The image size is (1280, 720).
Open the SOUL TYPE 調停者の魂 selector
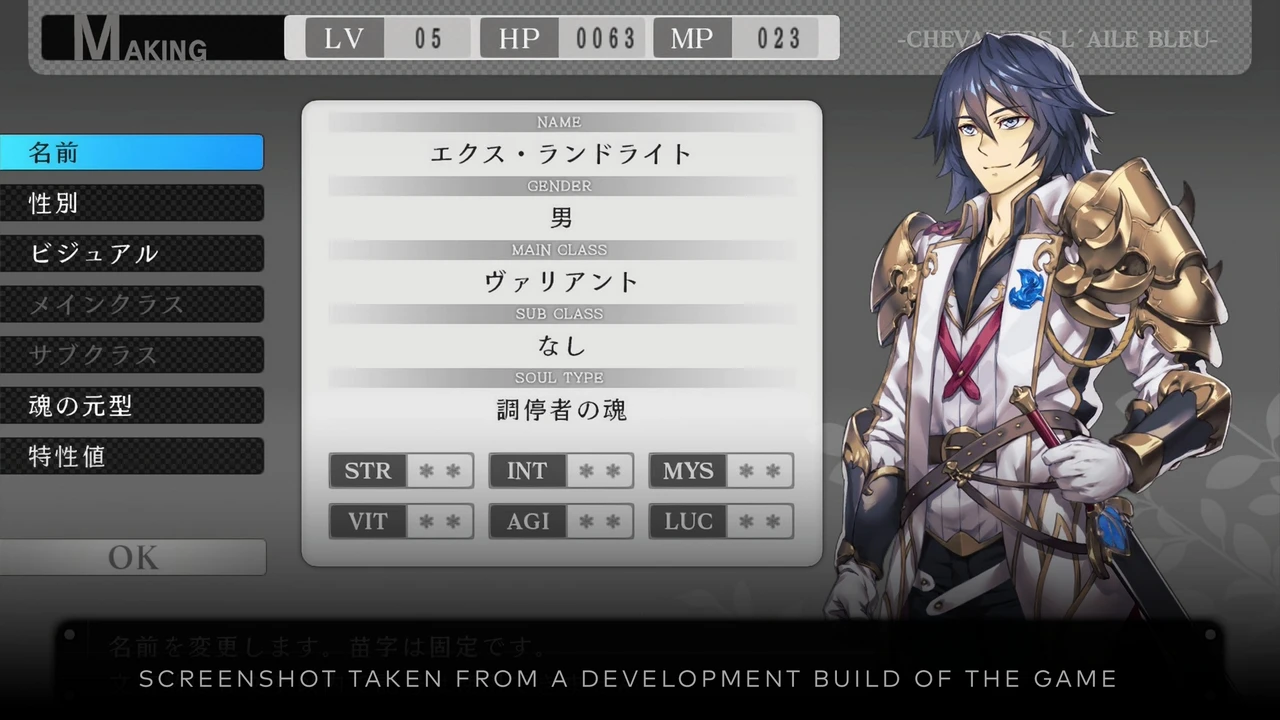coord(560,409)
